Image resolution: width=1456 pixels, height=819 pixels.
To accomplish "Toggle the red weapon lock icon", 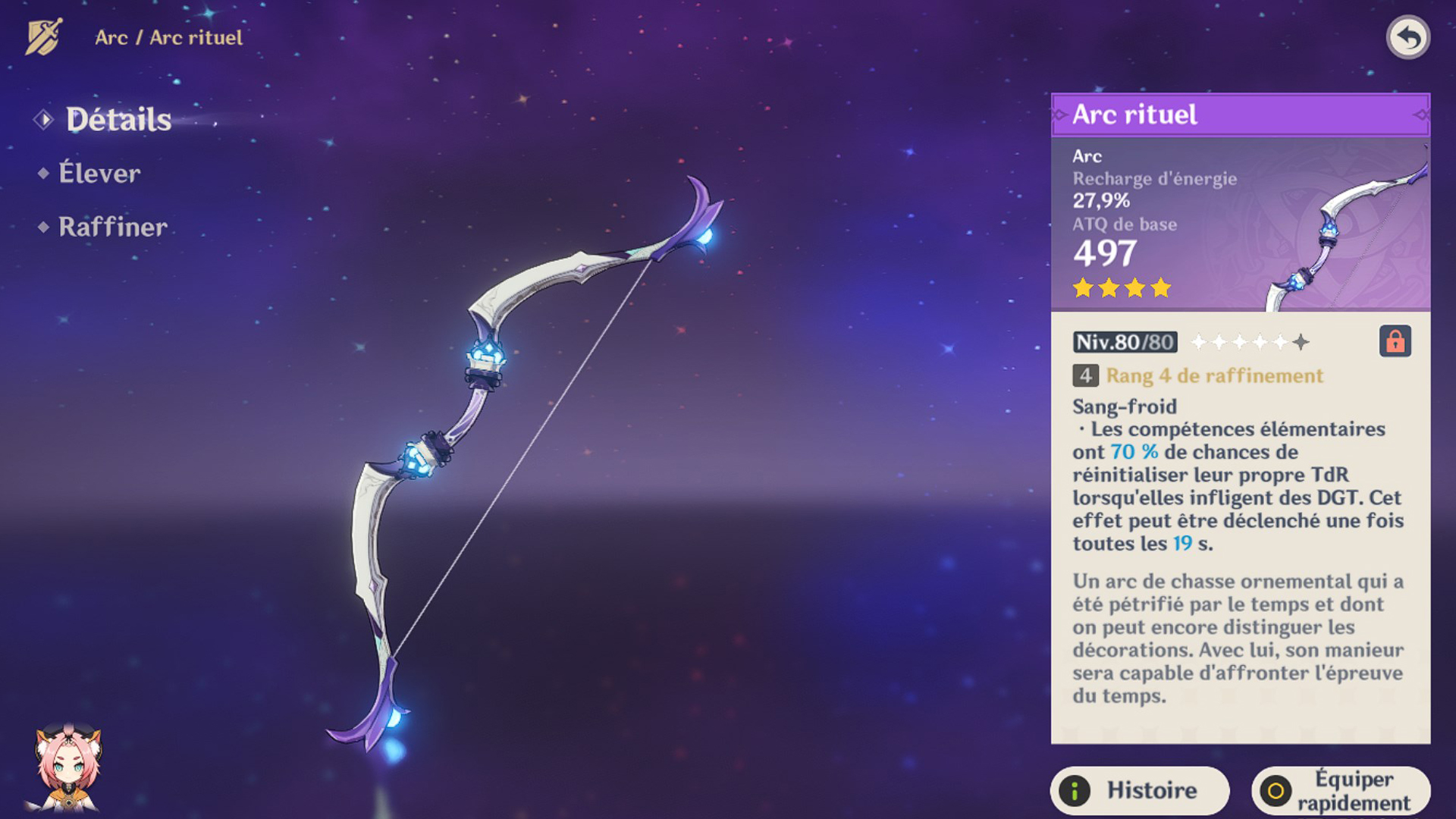I will click(x=1395, y=341).
